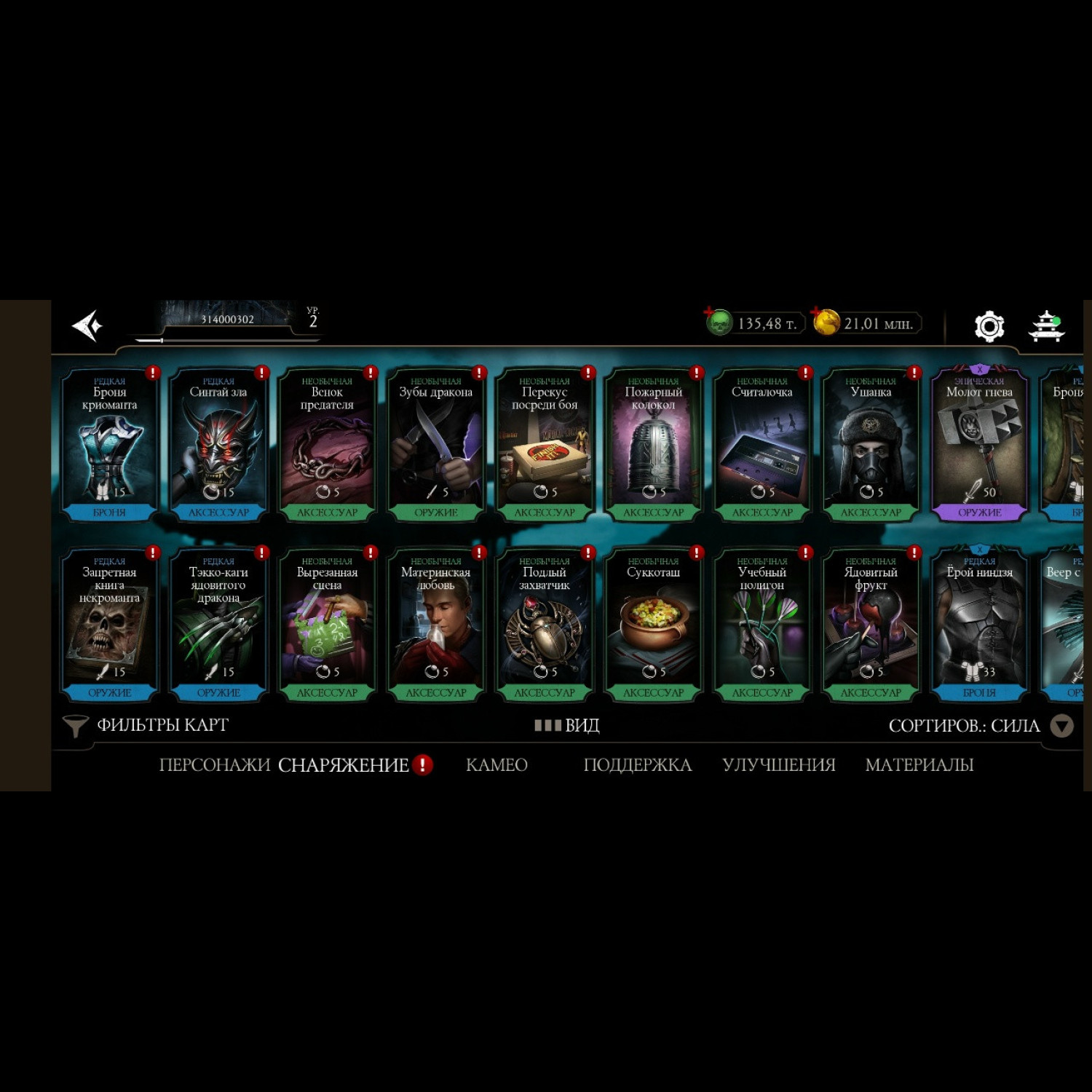The height and width of the screenshot is (1092, 1092).
Task: Select the Суккоташ accessory card
Action: coord(653,625)
